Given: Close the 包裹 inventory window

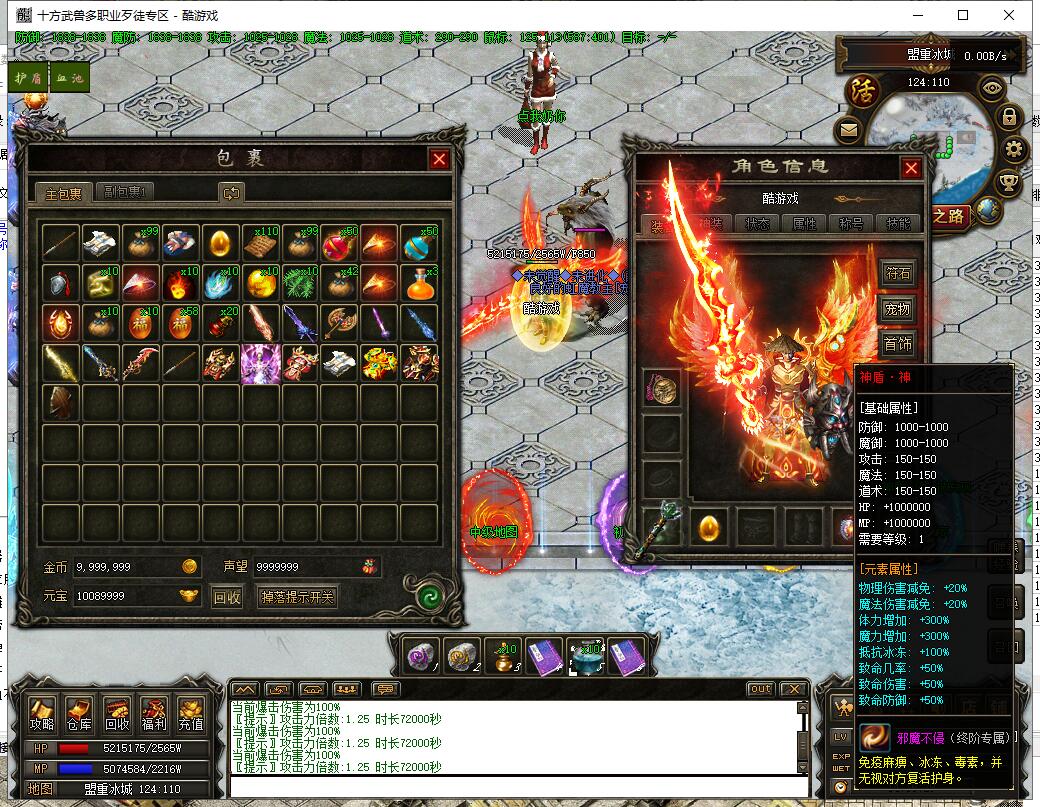Looking at the screenshot, I should click(x=439, y=159).
